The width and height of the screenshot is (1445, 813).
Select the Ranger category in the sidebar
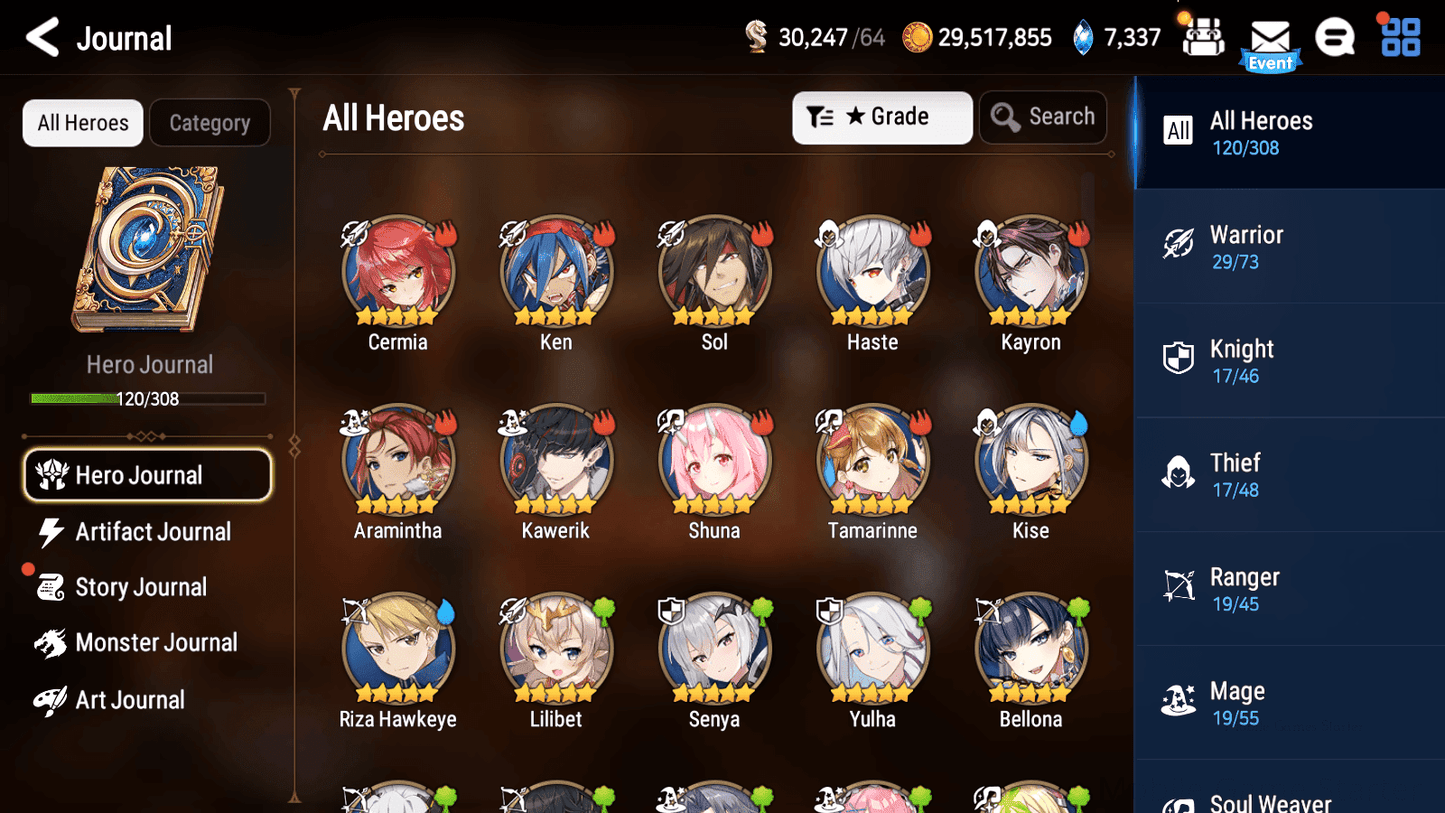pos(1289,588)
